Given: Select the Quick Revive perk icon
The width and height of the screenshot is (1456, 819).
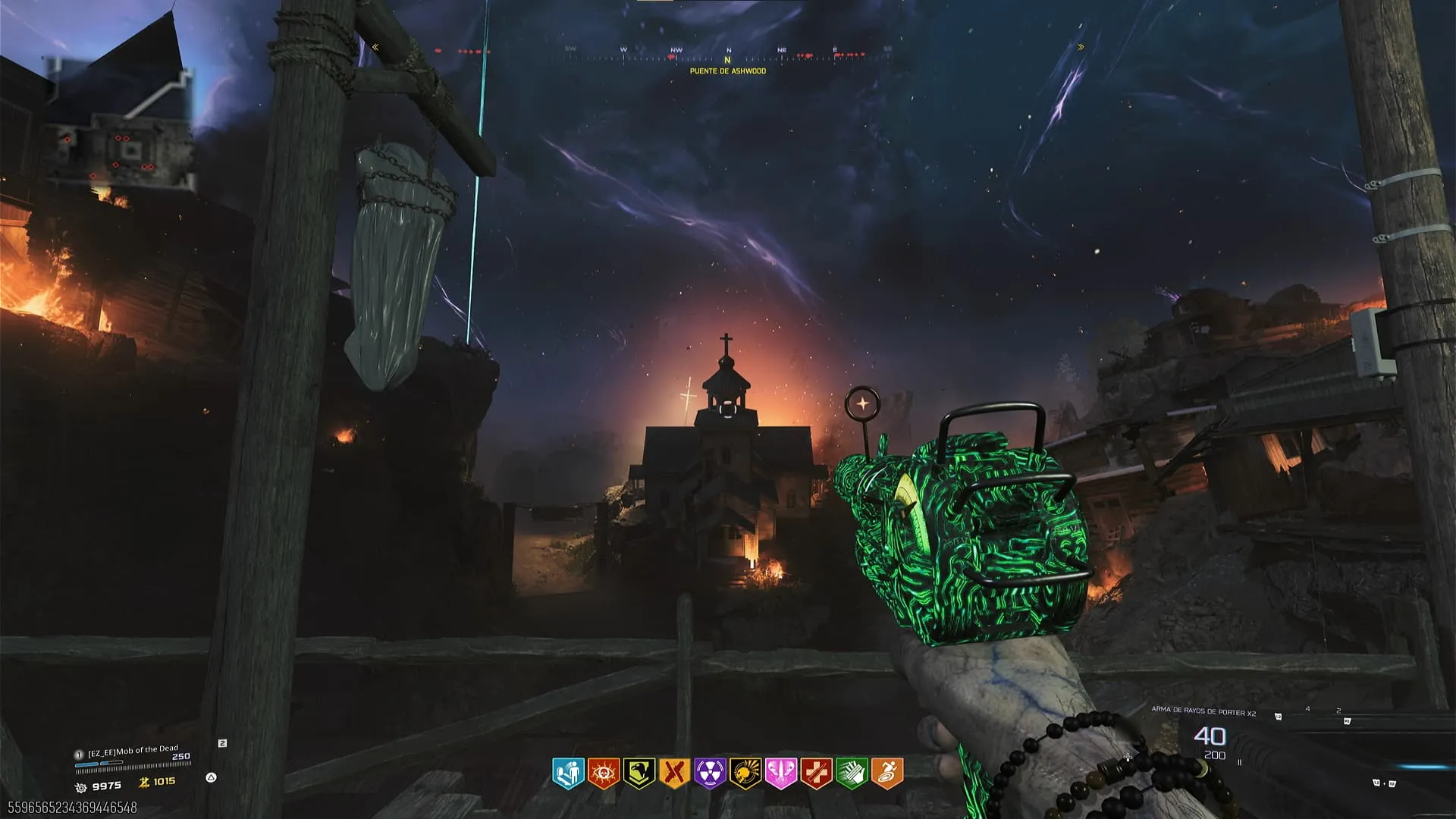Looking at the screenshot, I should (568, 773).
